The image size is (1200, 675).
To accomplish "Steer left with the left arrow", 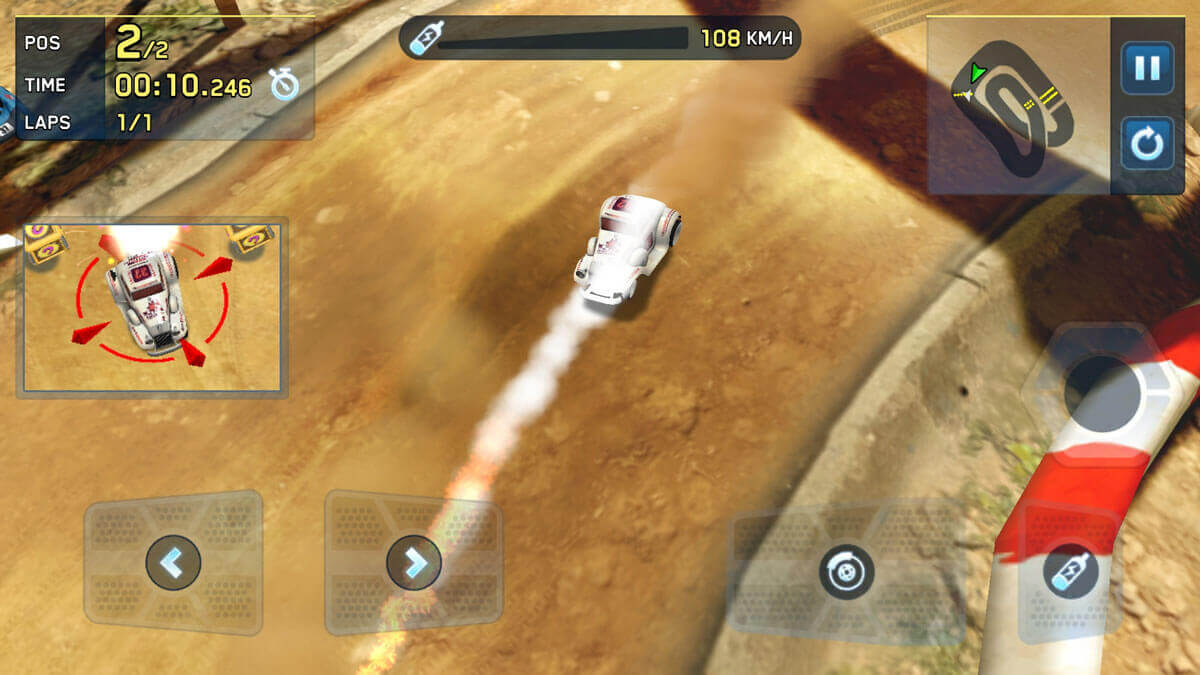I will tap(173, 562).
